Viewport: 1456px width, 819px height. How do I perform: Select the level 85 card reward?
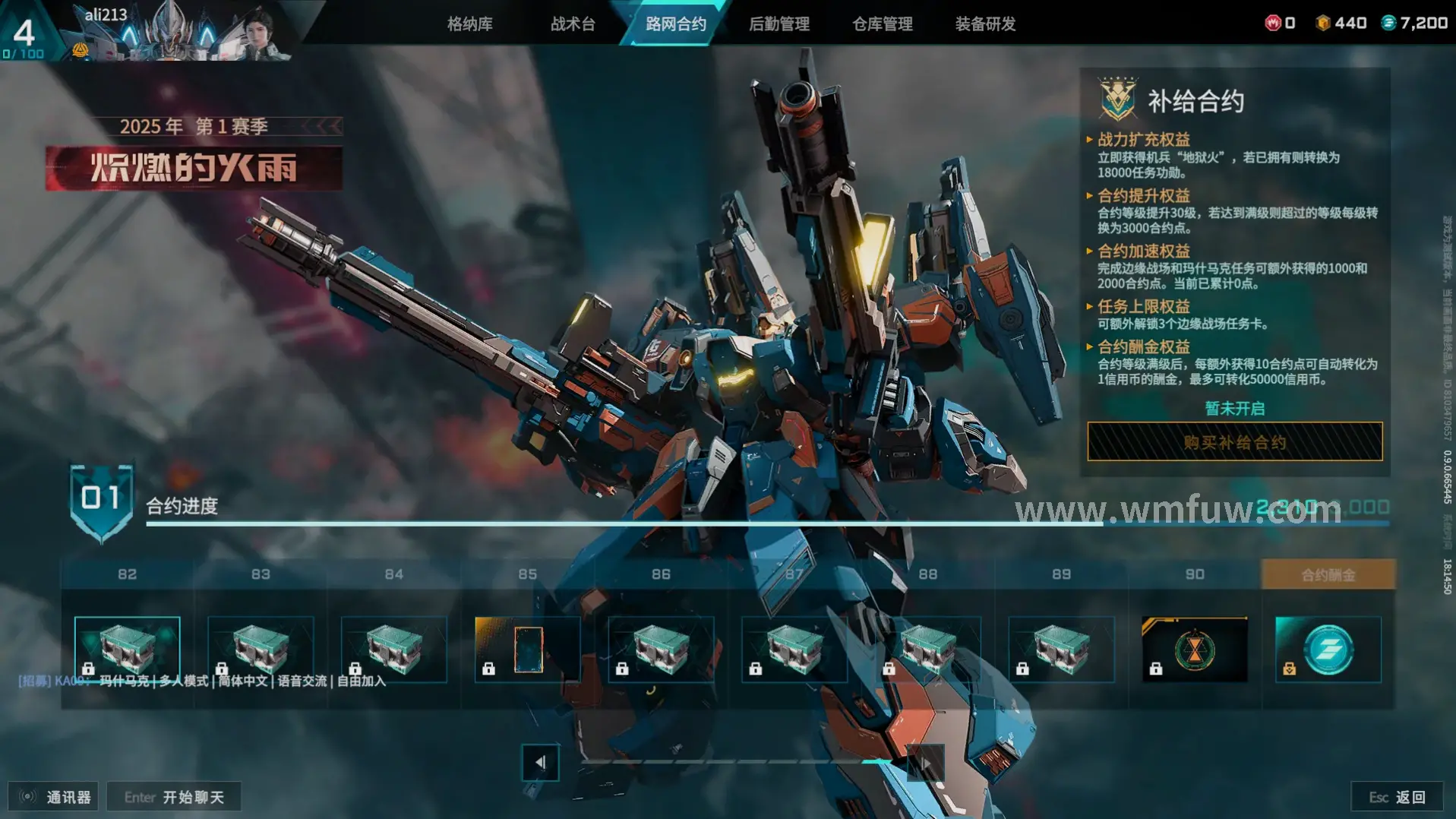coord(528,650)
